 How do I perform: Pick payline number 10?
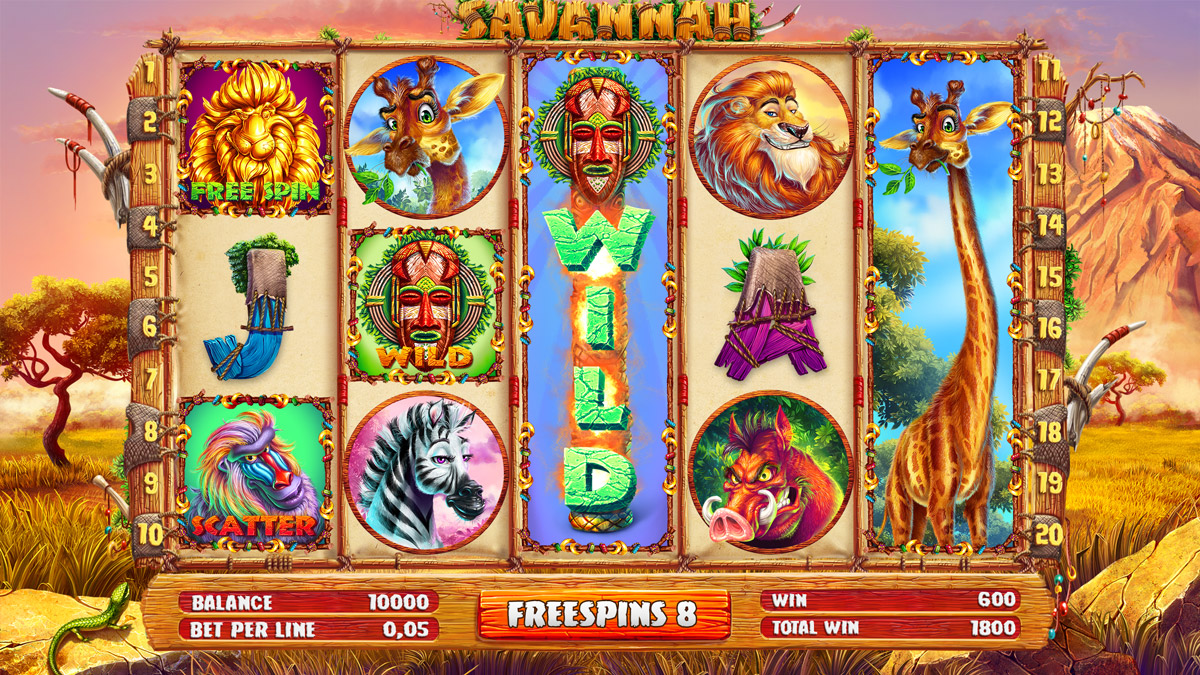click(x=150, y=533)
